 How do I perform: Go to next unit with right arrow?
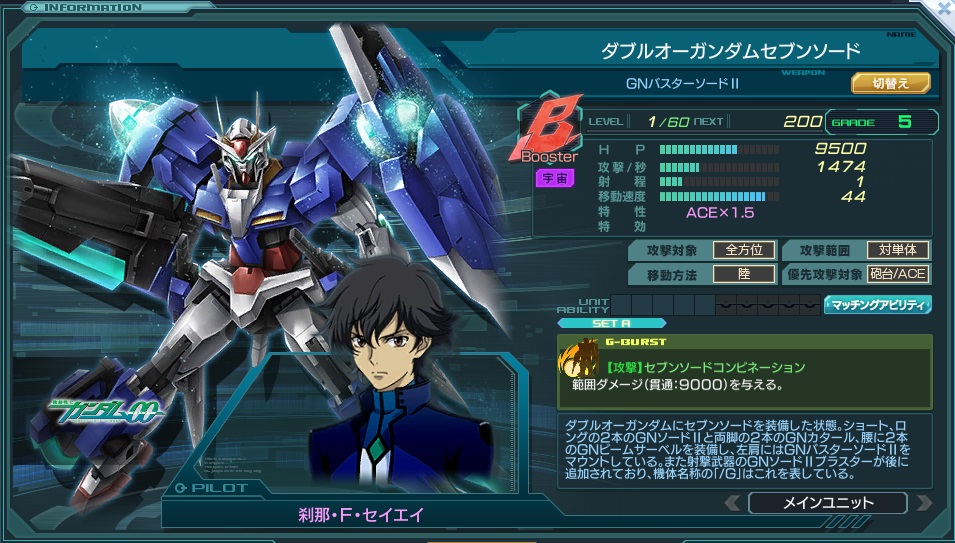[x=923, y=503]
